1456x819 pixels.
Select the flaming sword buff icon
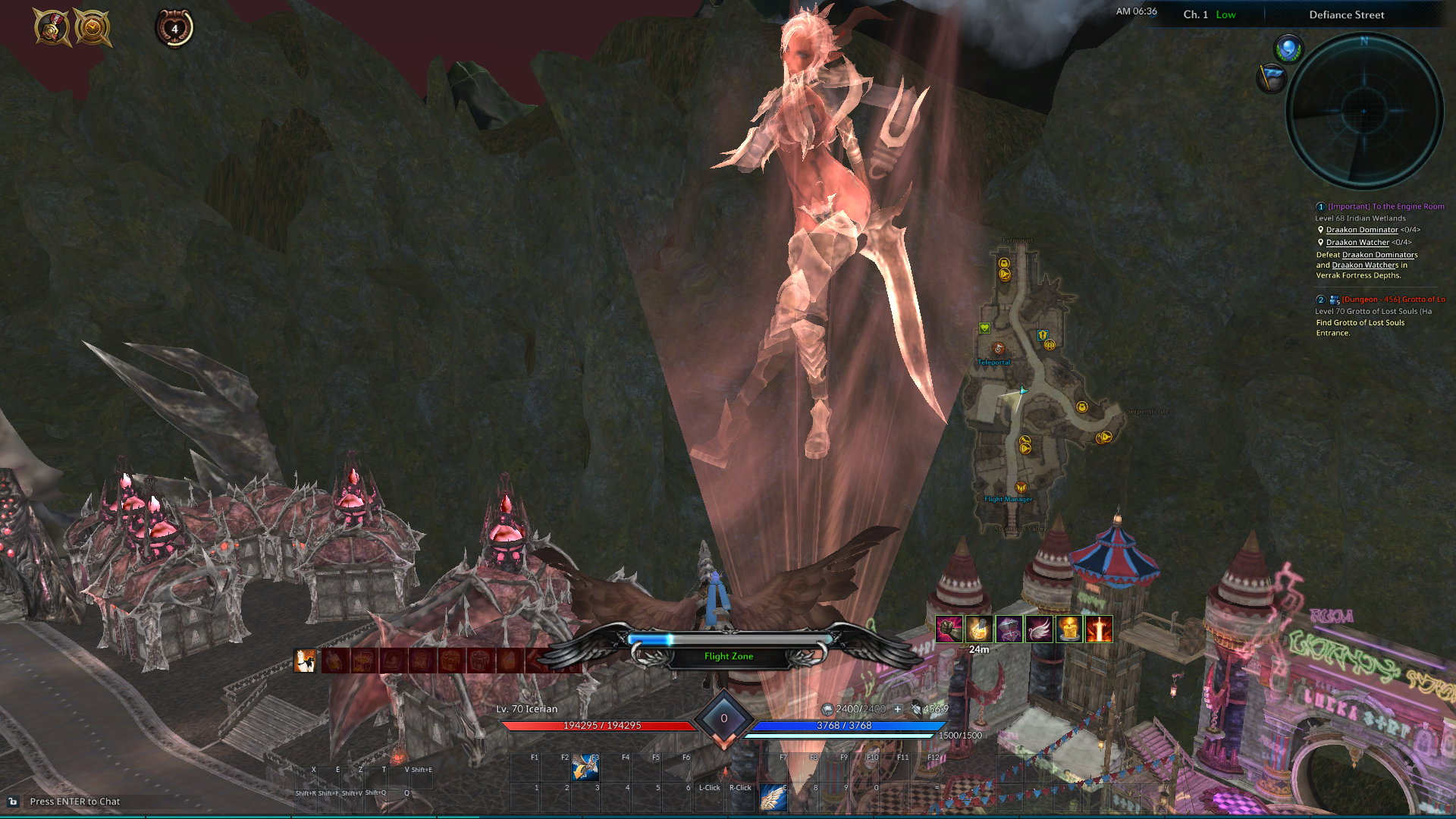(x=1099, y=629)
